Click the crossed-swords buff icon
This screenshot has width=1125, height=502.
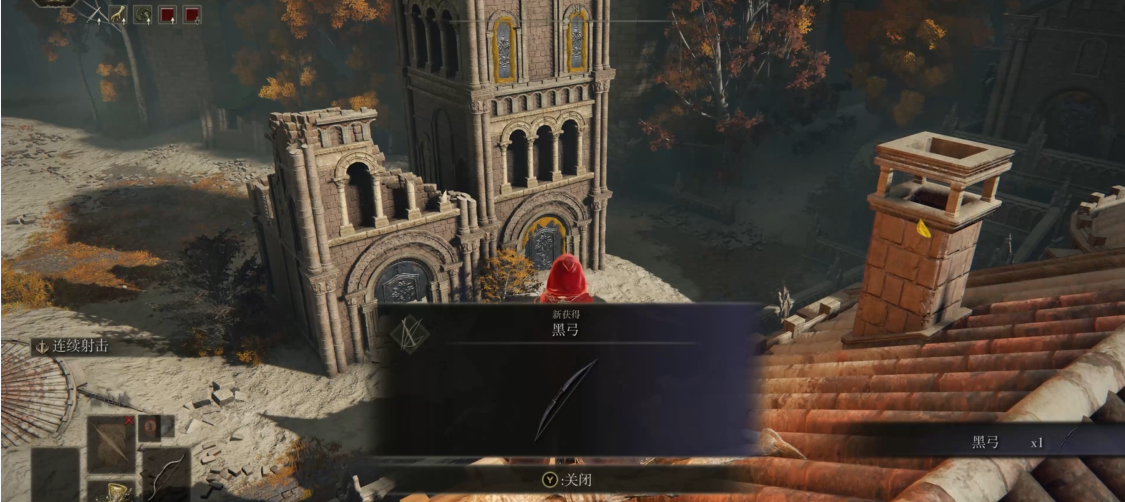(93, 13)
